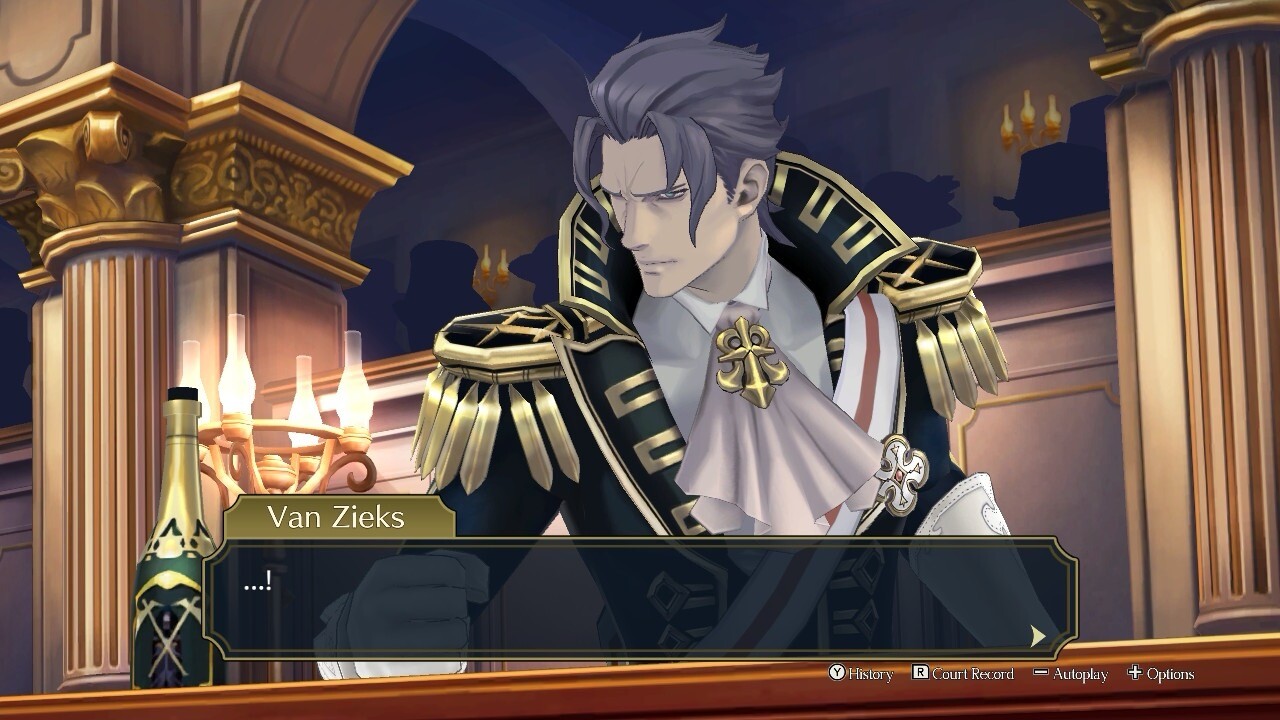Open the dialogue History log

pos(861,674)
